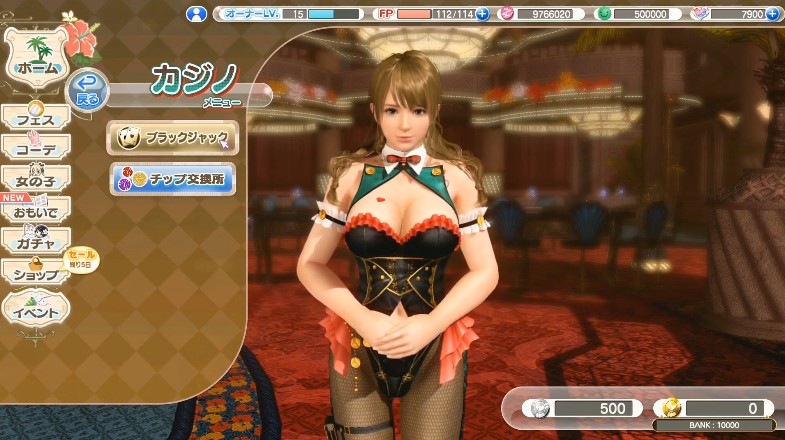Open the コーデ outfit menu

(x=35, y=149)
